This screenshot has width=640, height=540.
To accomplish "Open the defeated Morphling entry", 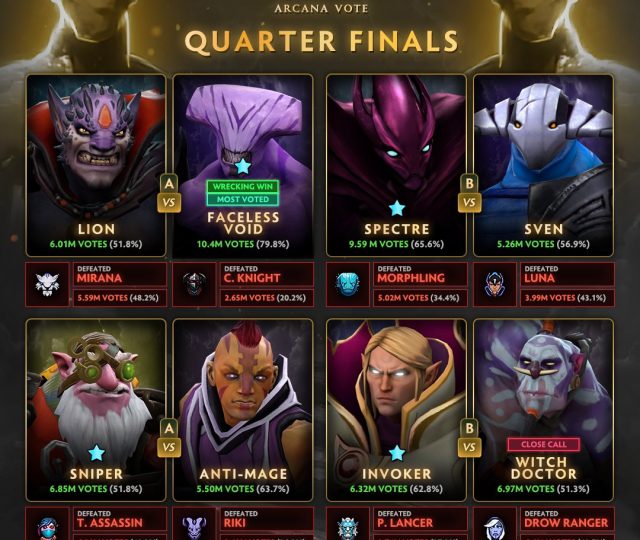I will pos(396,284).
